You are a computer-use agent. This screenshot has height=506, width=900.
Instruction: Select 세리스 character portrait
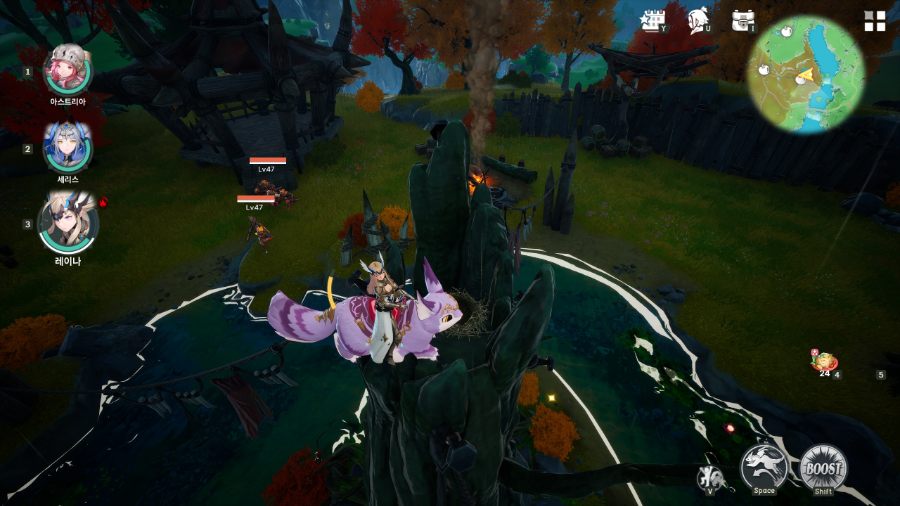(68, 147)
